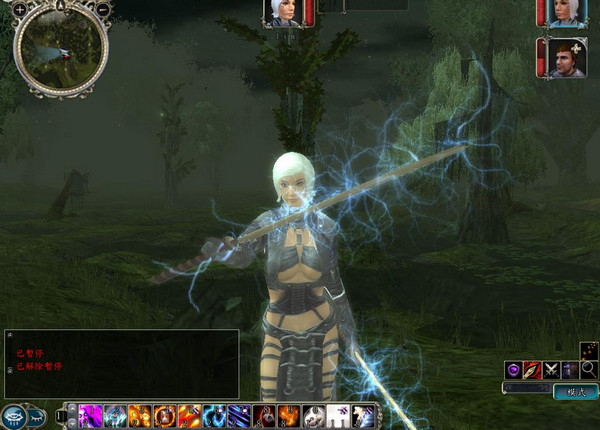Toggle the red blade mode icon
This screenshot has width=600, height=430.
click(x=532, y=370)
